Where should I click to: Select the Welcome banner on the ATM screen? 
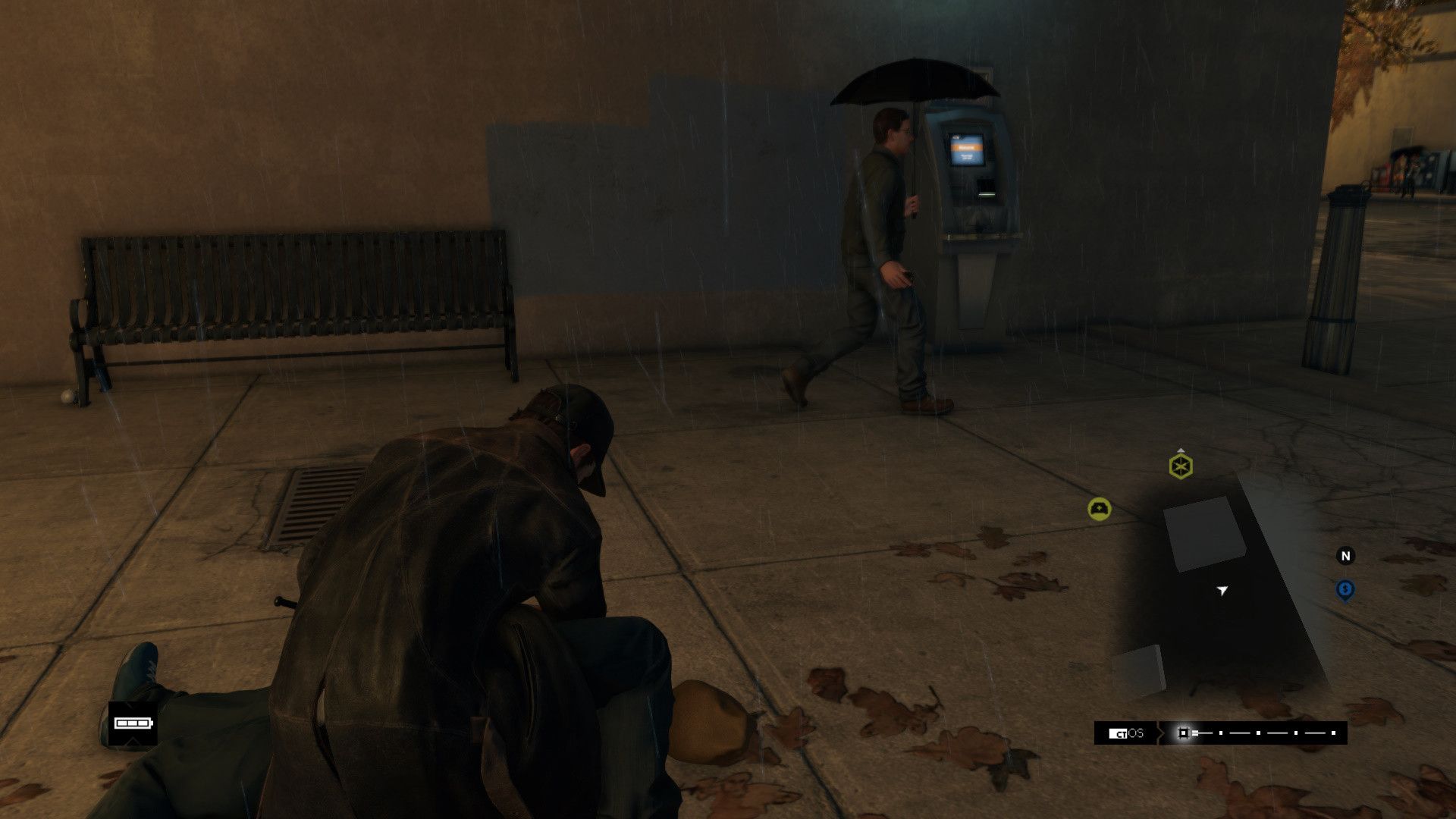pyautogui.click(x=965, y=147)
